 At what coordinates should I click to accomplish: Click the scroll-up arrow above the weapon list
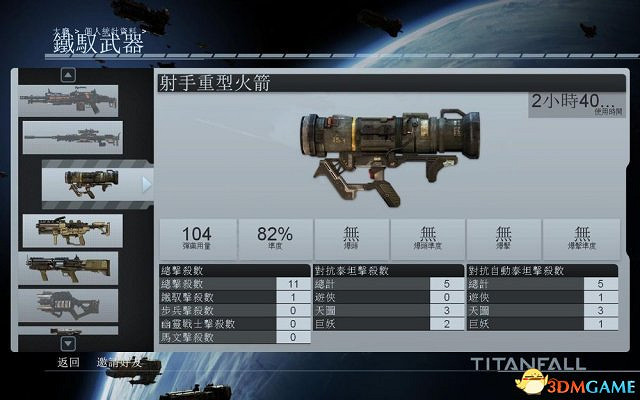coord(68,74)
